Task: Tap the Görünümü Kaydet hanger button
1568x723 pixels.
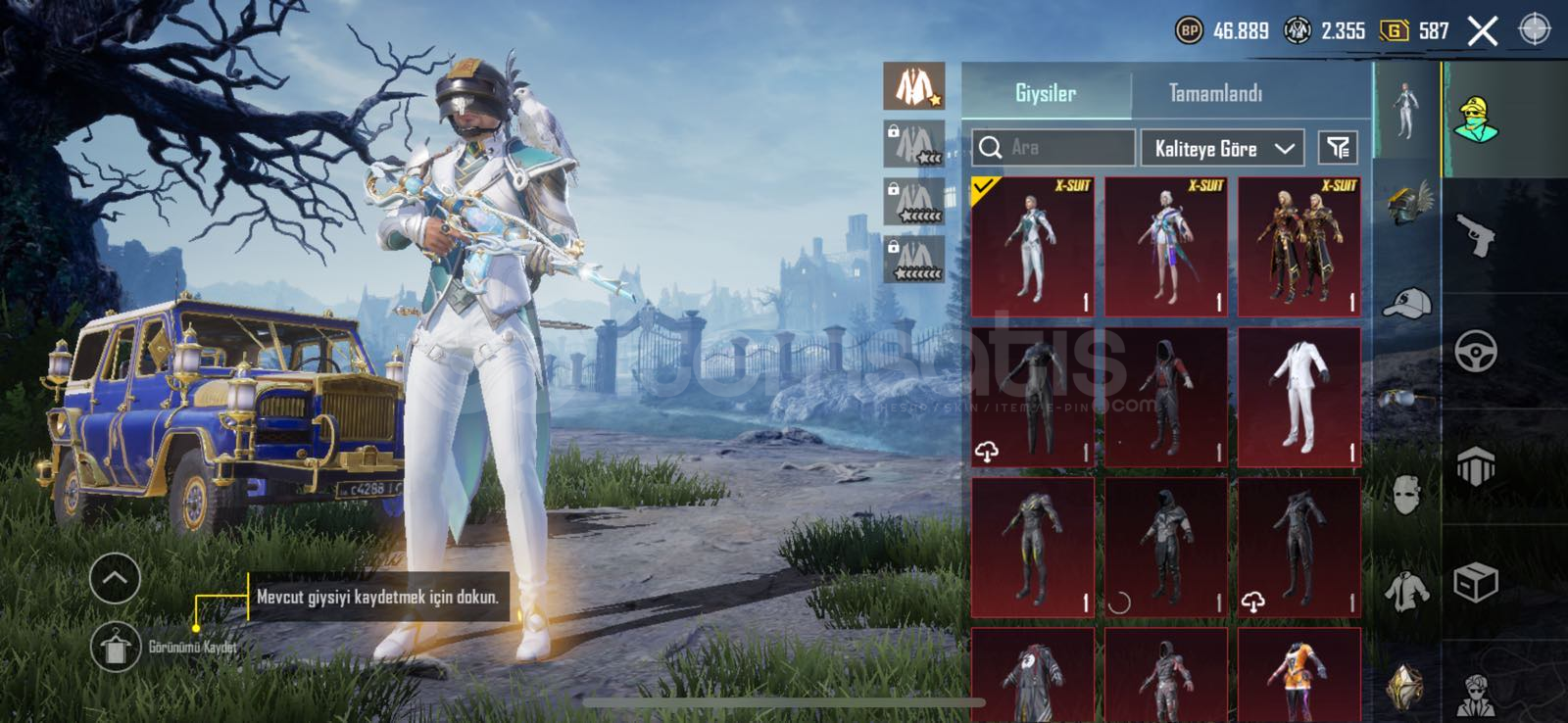Action: (x=116, y=648)
